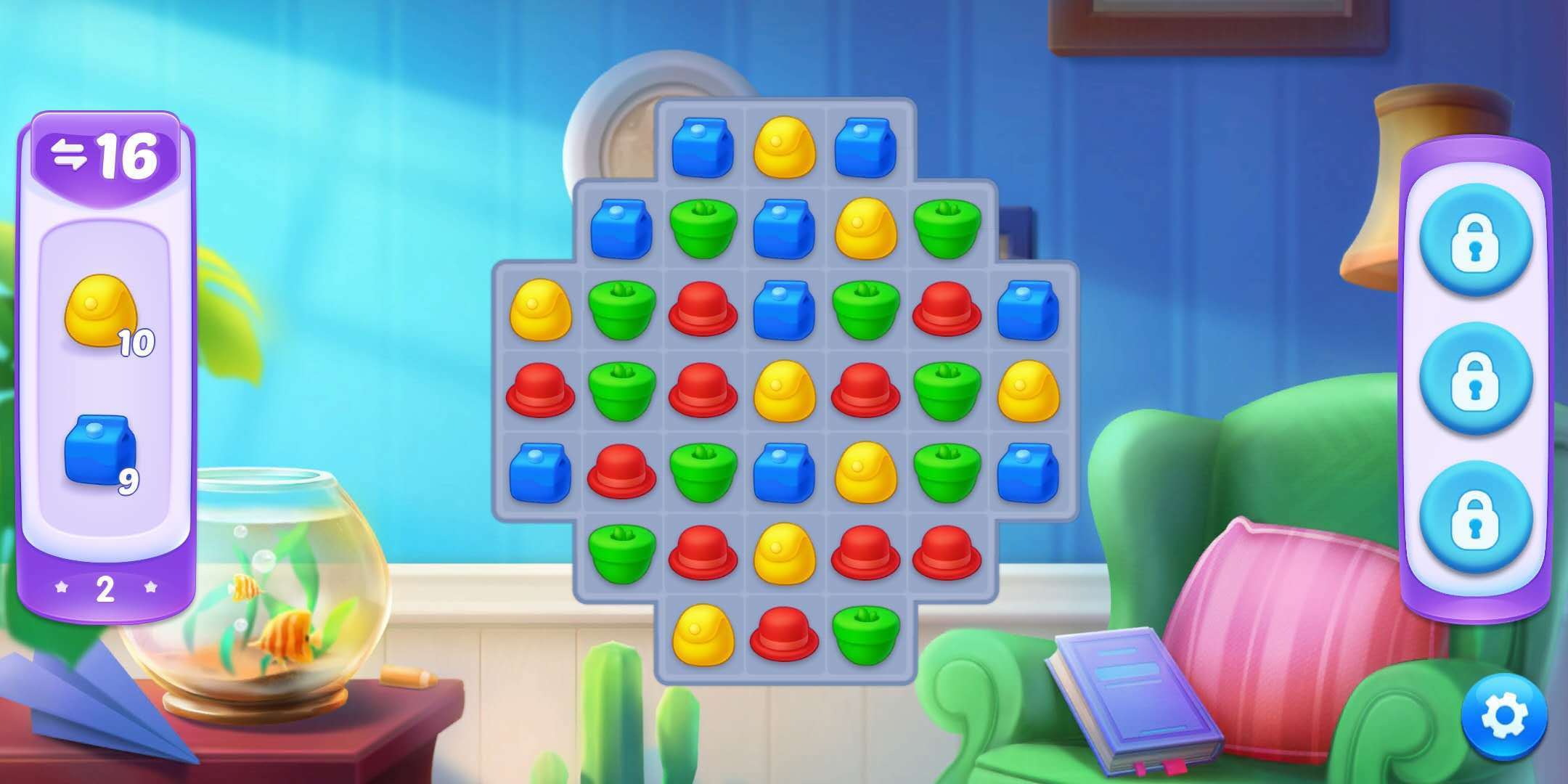The height and width of the screenshot is (784, 1568).
Task: Pick the green cup in the bottom row
Action: tap(865, 634)
